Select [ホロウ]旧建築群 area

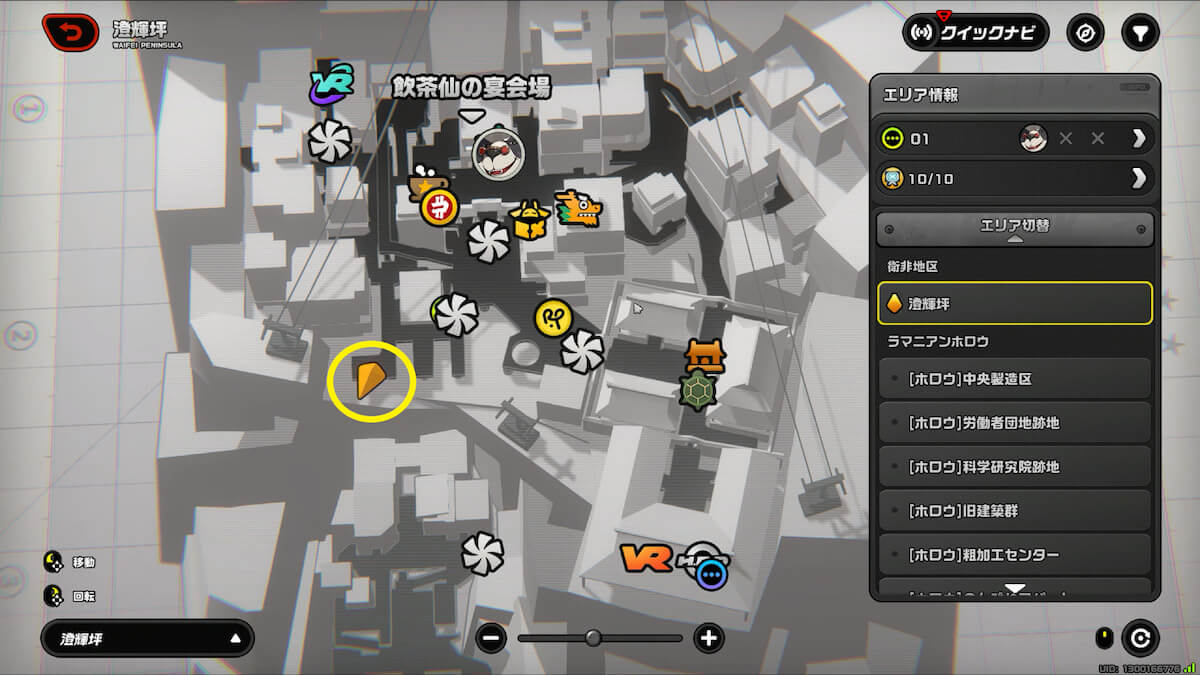[1015, 511]
